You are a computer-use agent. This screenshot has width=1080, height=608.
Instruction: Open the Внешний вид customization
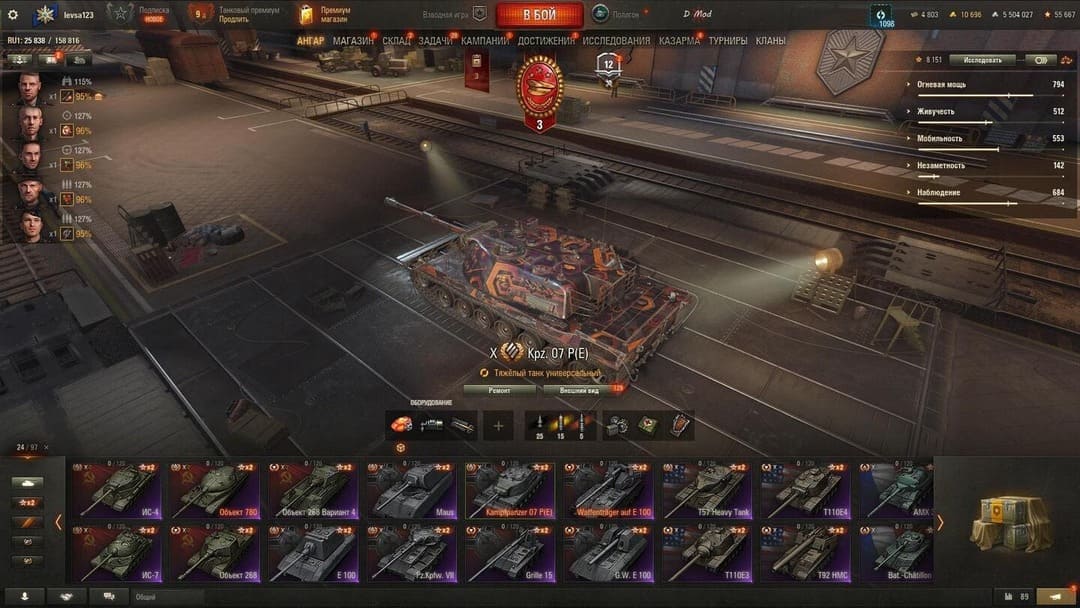pyautogui.click(x=579, y=390)
